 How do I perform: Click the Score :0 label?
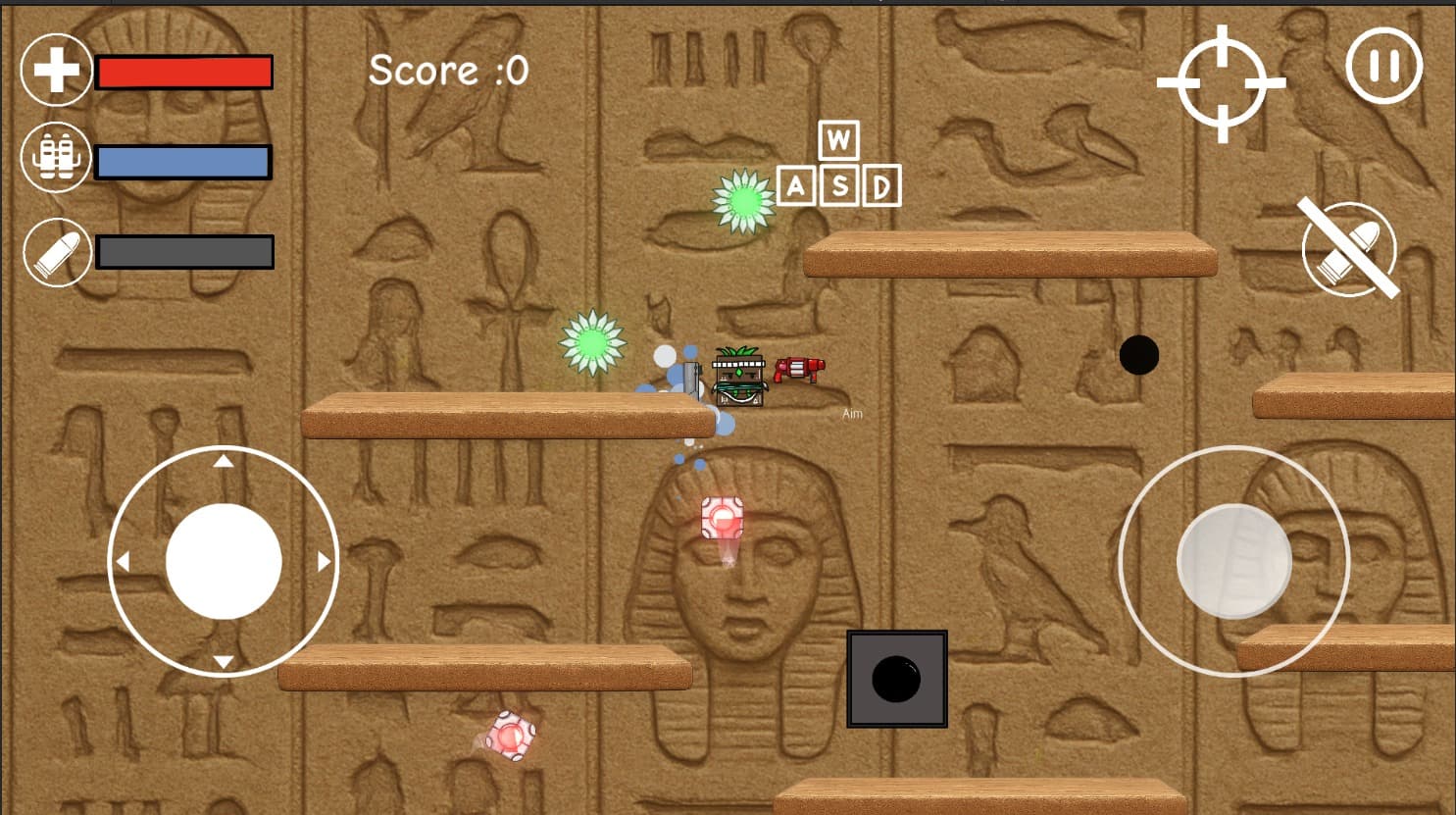click(x=449, y=69)
